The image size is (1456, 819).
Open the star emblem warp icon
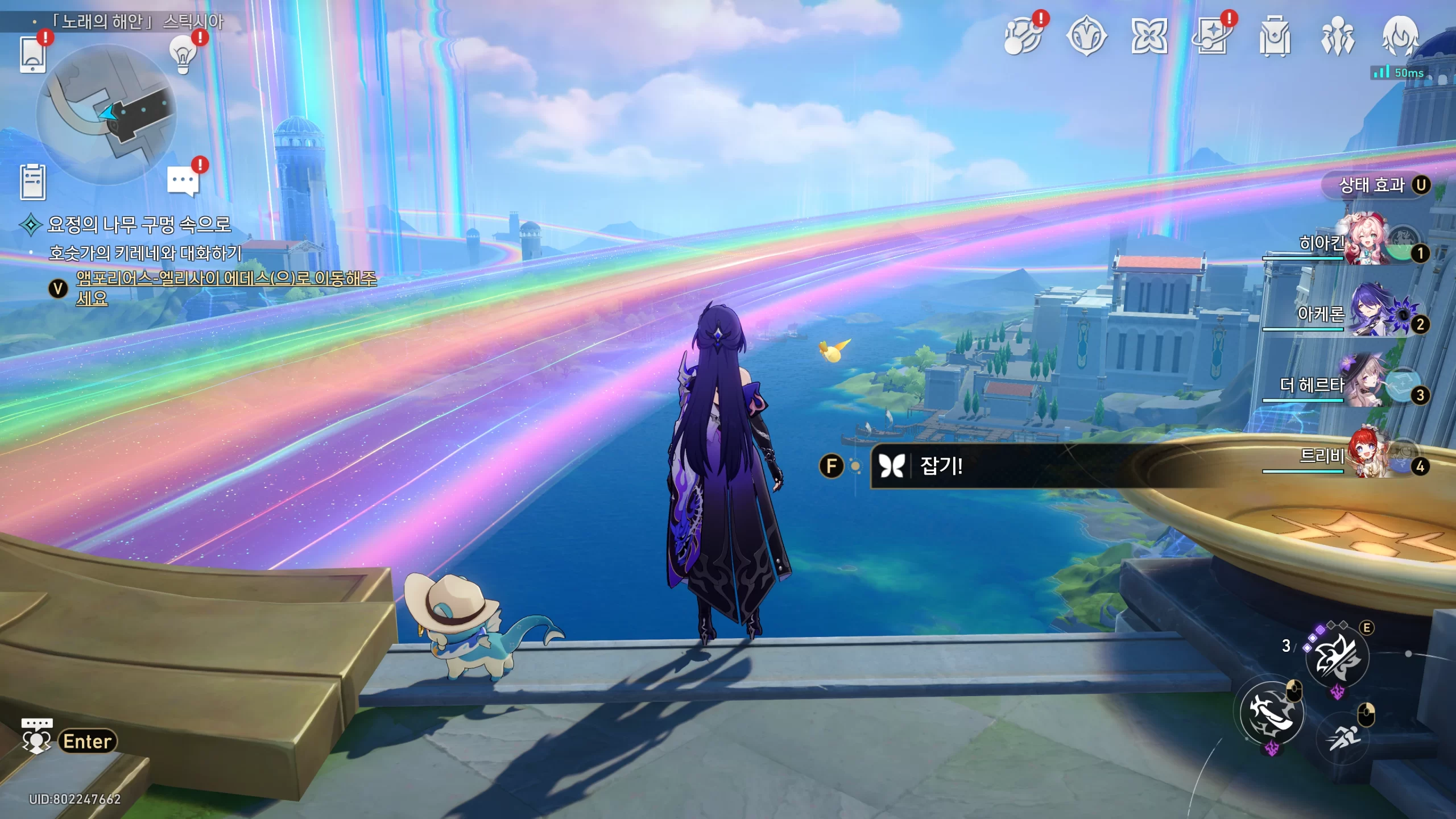point(1086,38)
